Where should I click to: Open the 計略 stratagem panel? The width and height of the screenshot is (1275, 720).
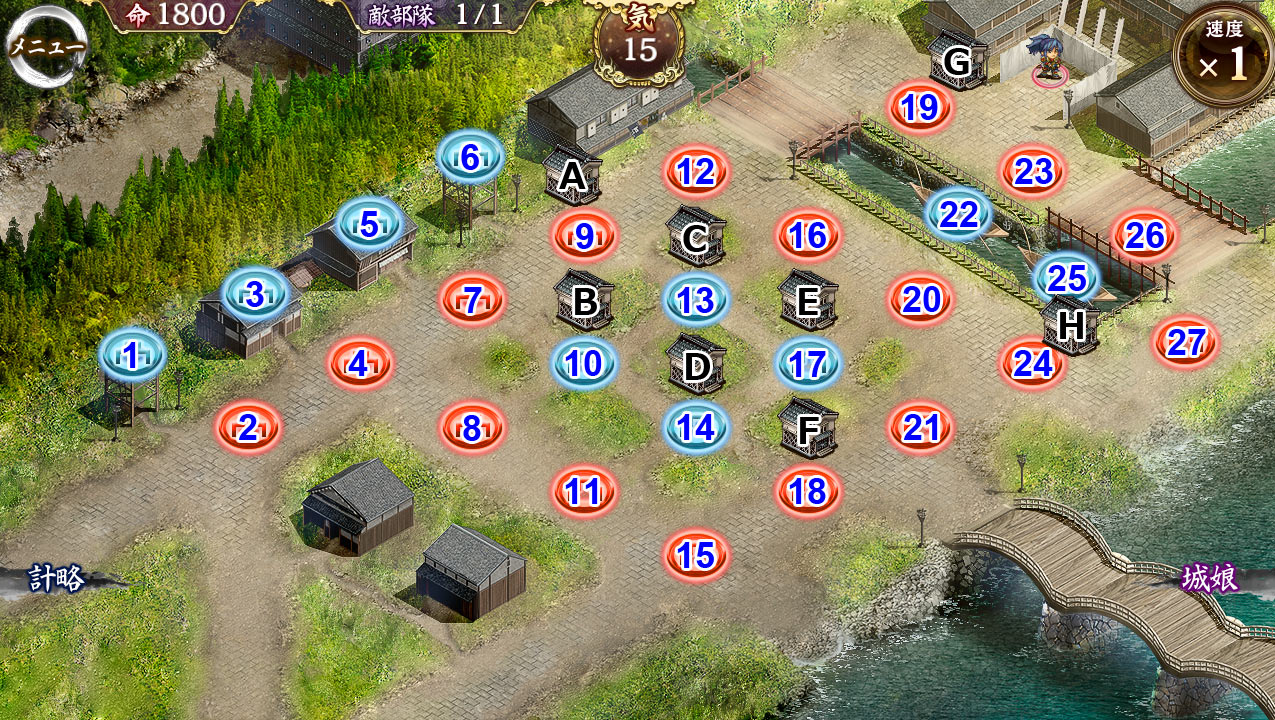tap(57, 578)
